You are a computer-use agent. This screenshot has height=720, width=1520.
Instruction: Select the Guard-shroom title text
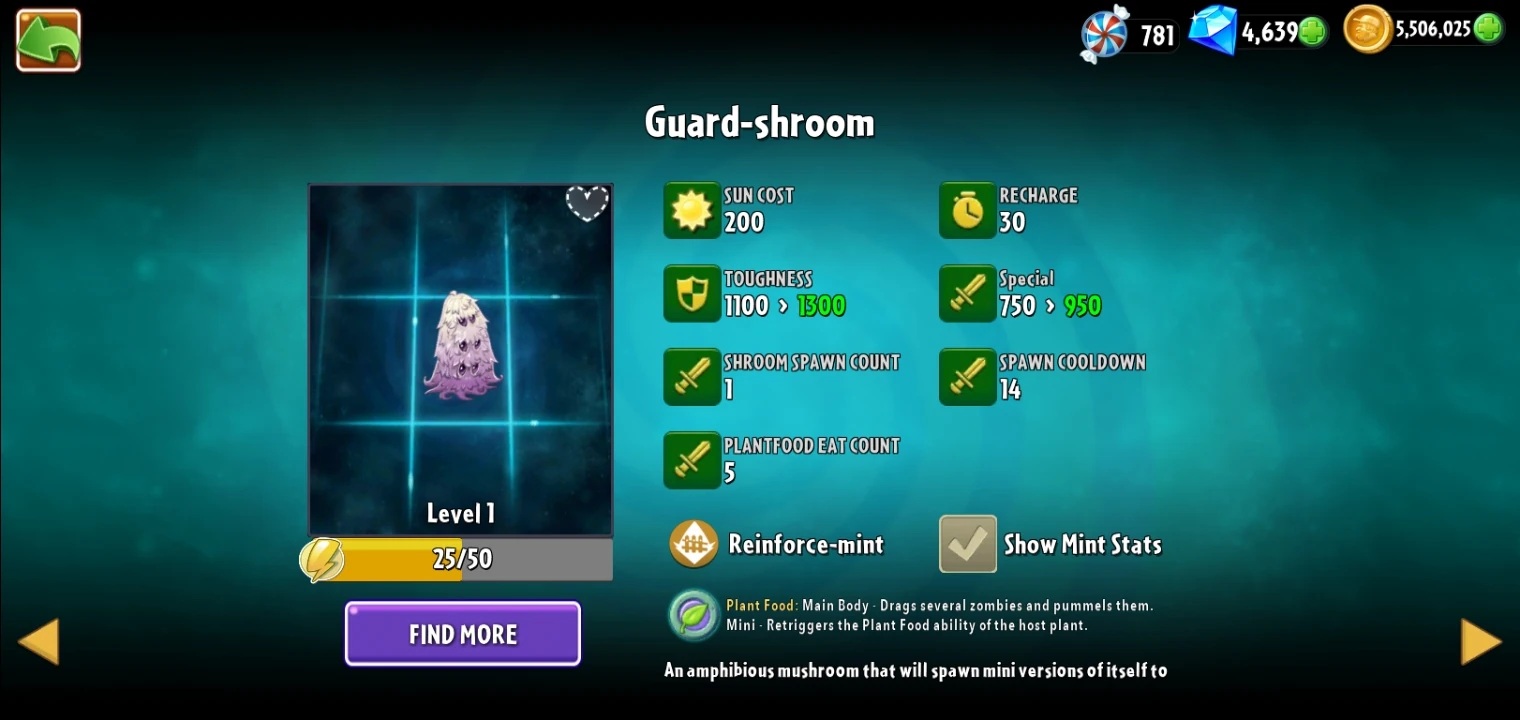(x=760, y=121)
